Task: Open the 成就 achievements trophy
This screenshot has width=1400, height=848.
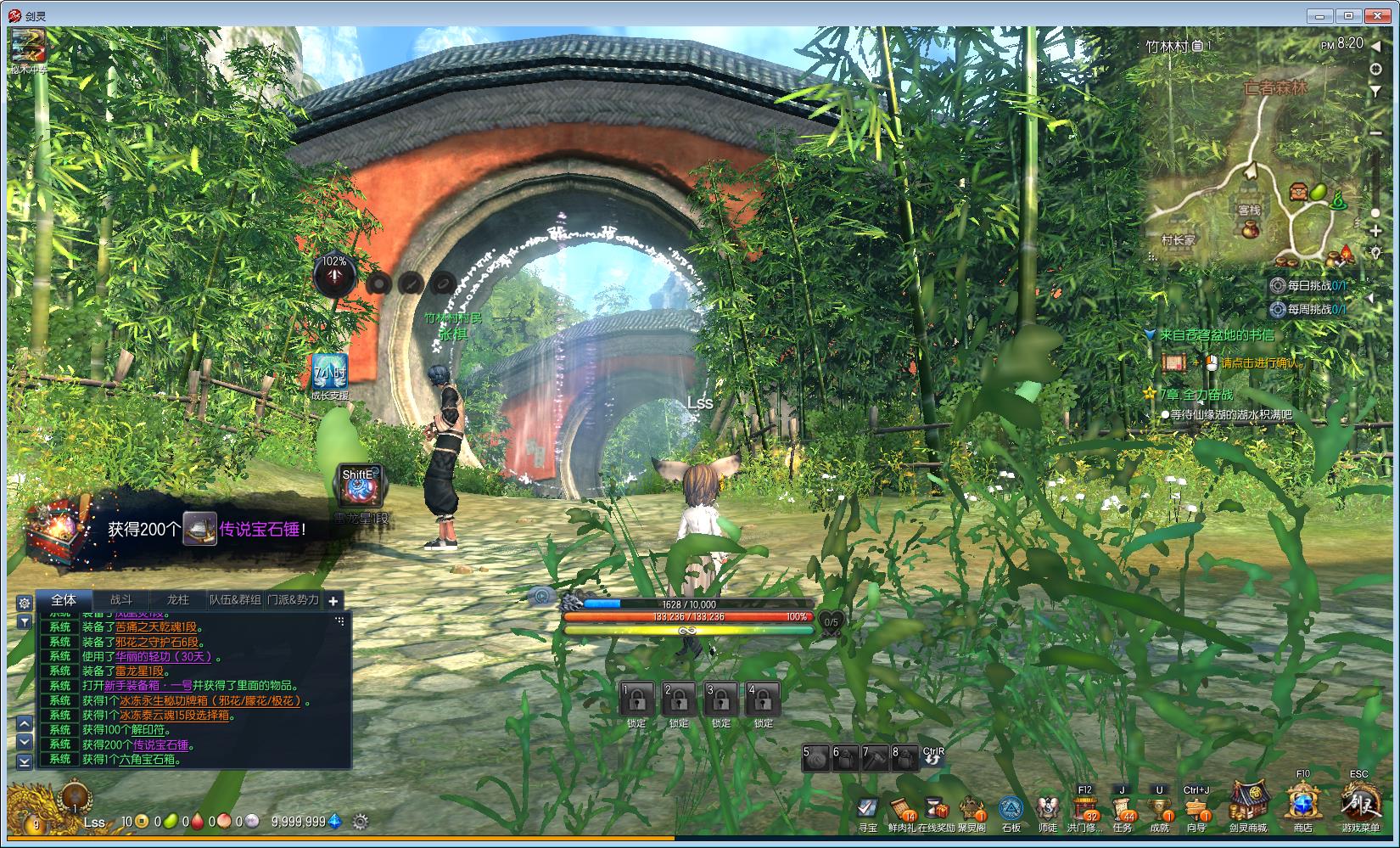Action: coord(1159,808)
